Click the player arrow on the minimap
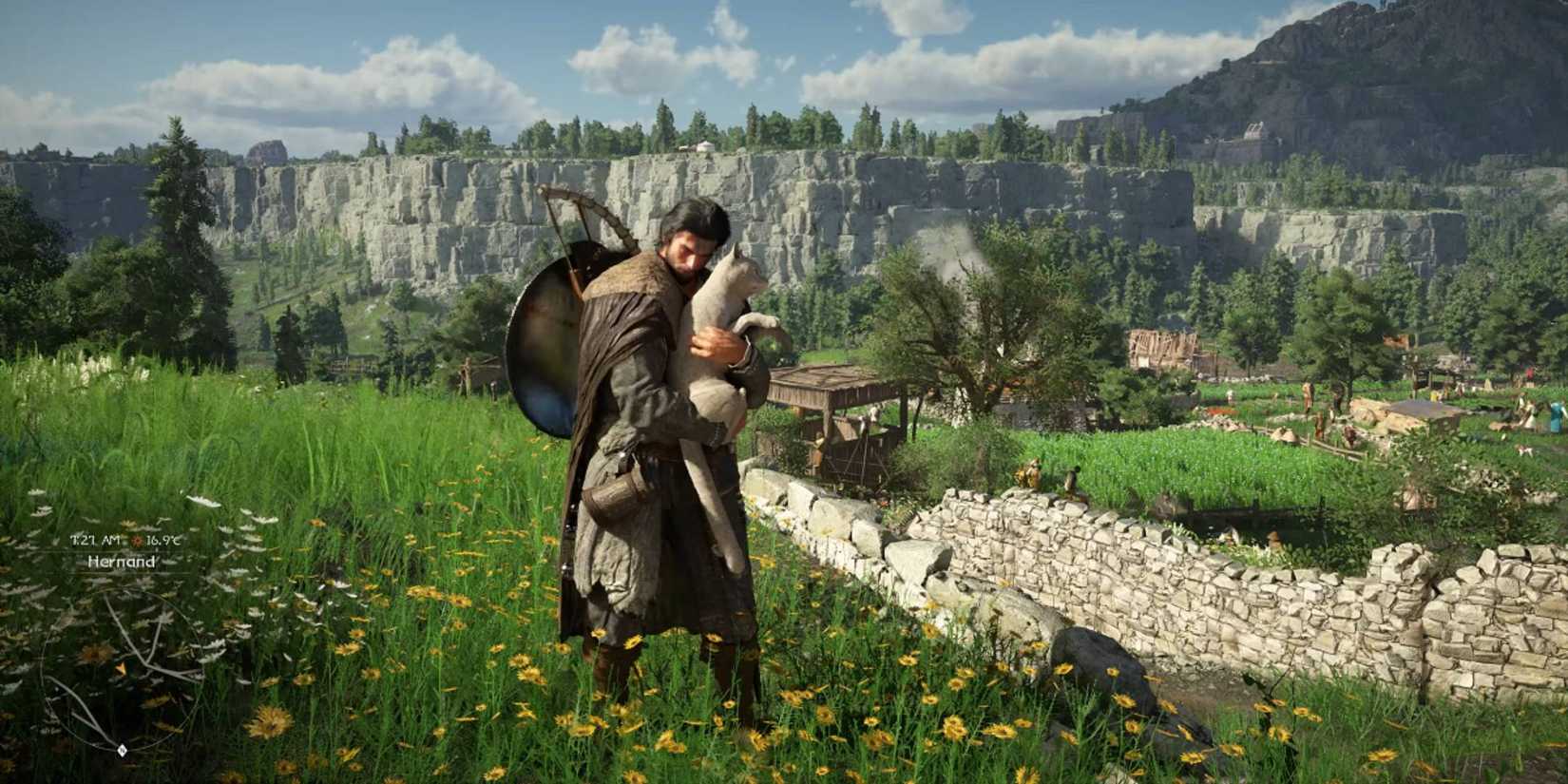 pos(121,668)
